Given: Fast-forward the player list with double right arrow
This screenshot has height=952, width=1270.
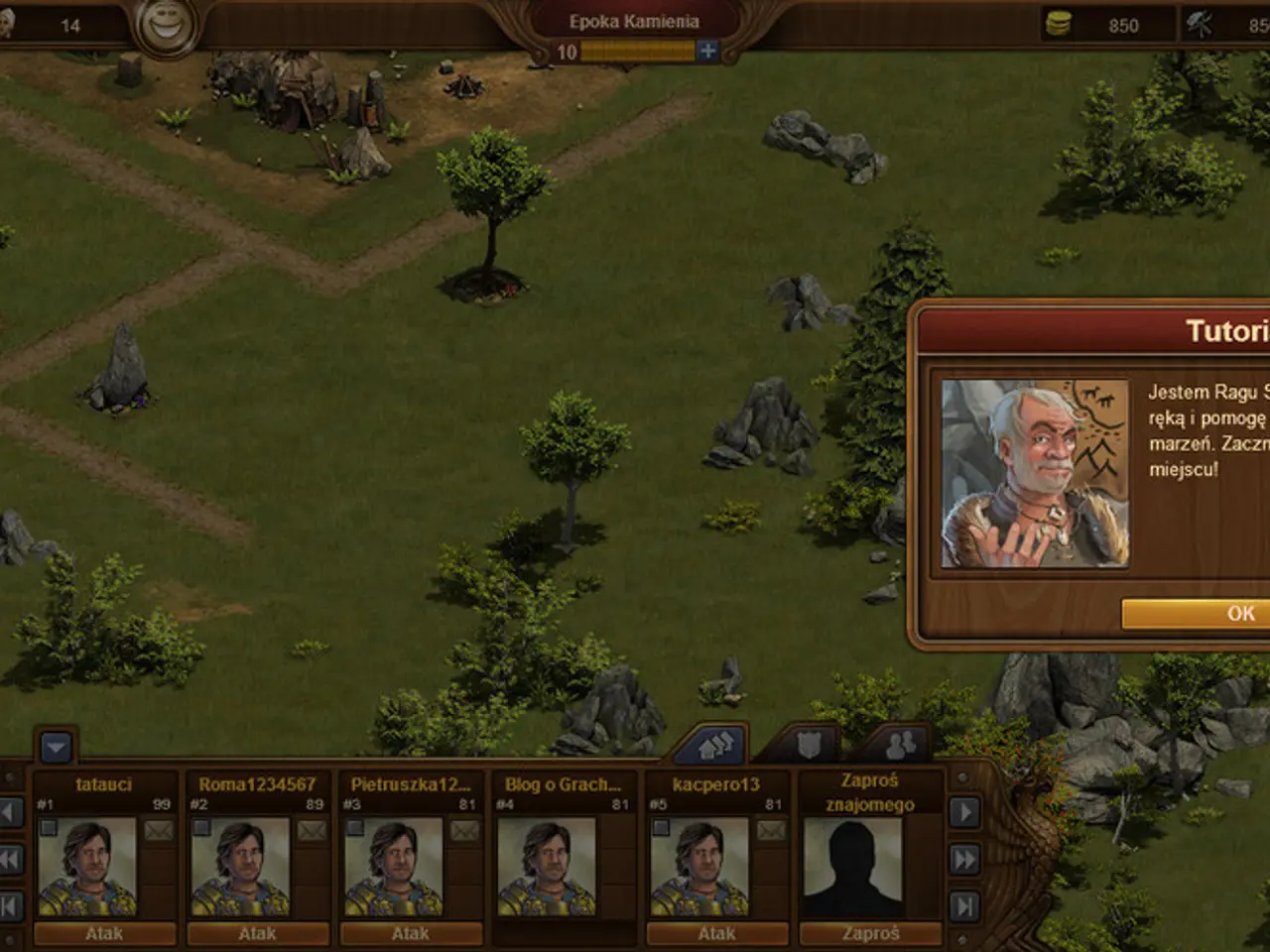Looking at the screenshot, I should click(964, 859).
